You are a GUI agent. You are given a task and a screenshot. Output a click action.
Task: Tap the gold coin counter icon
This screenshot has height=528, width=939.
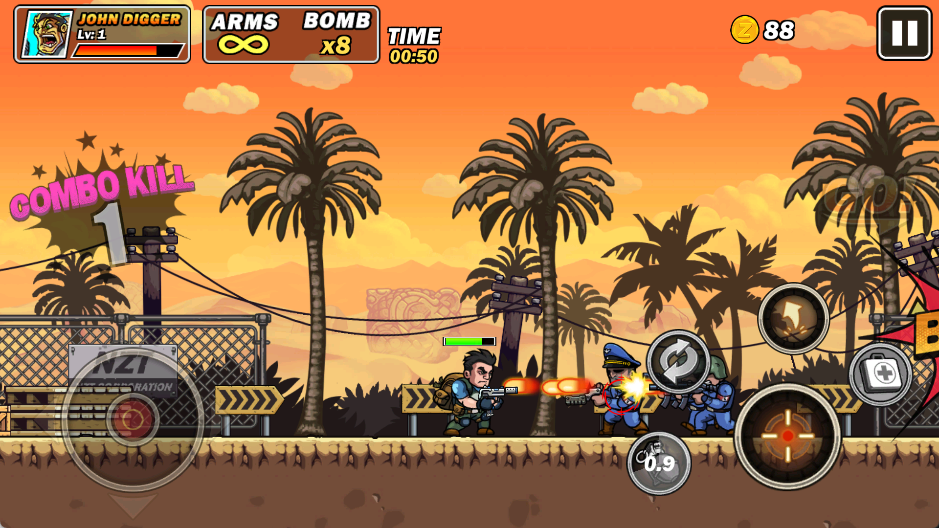(744, 30)
